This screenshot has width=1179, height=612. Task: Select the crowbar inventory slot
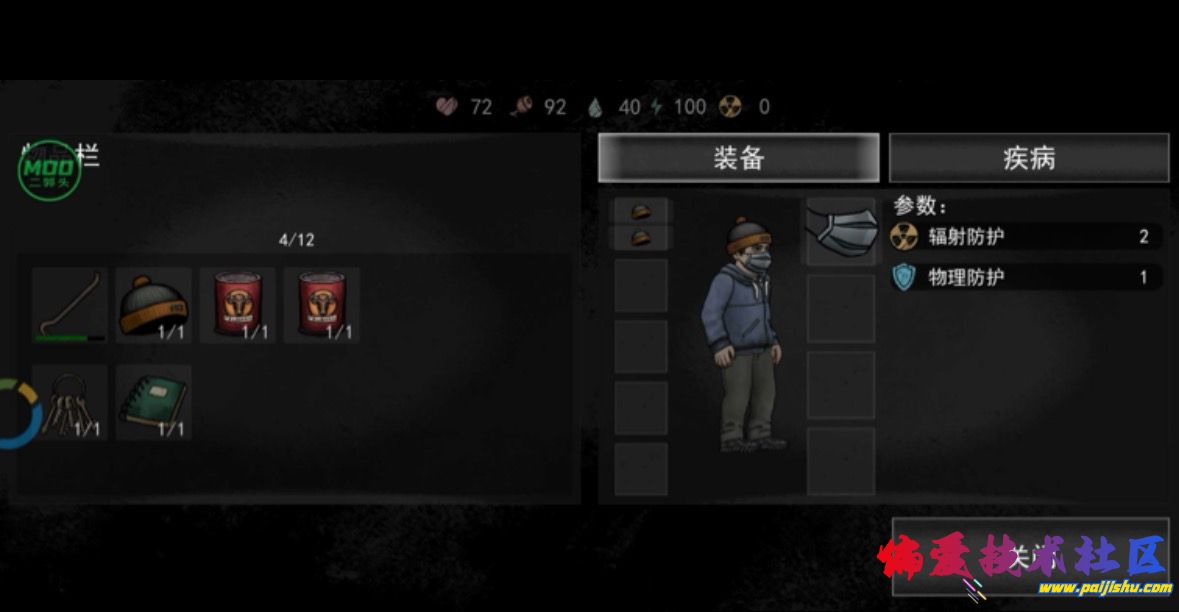point(69,305)
